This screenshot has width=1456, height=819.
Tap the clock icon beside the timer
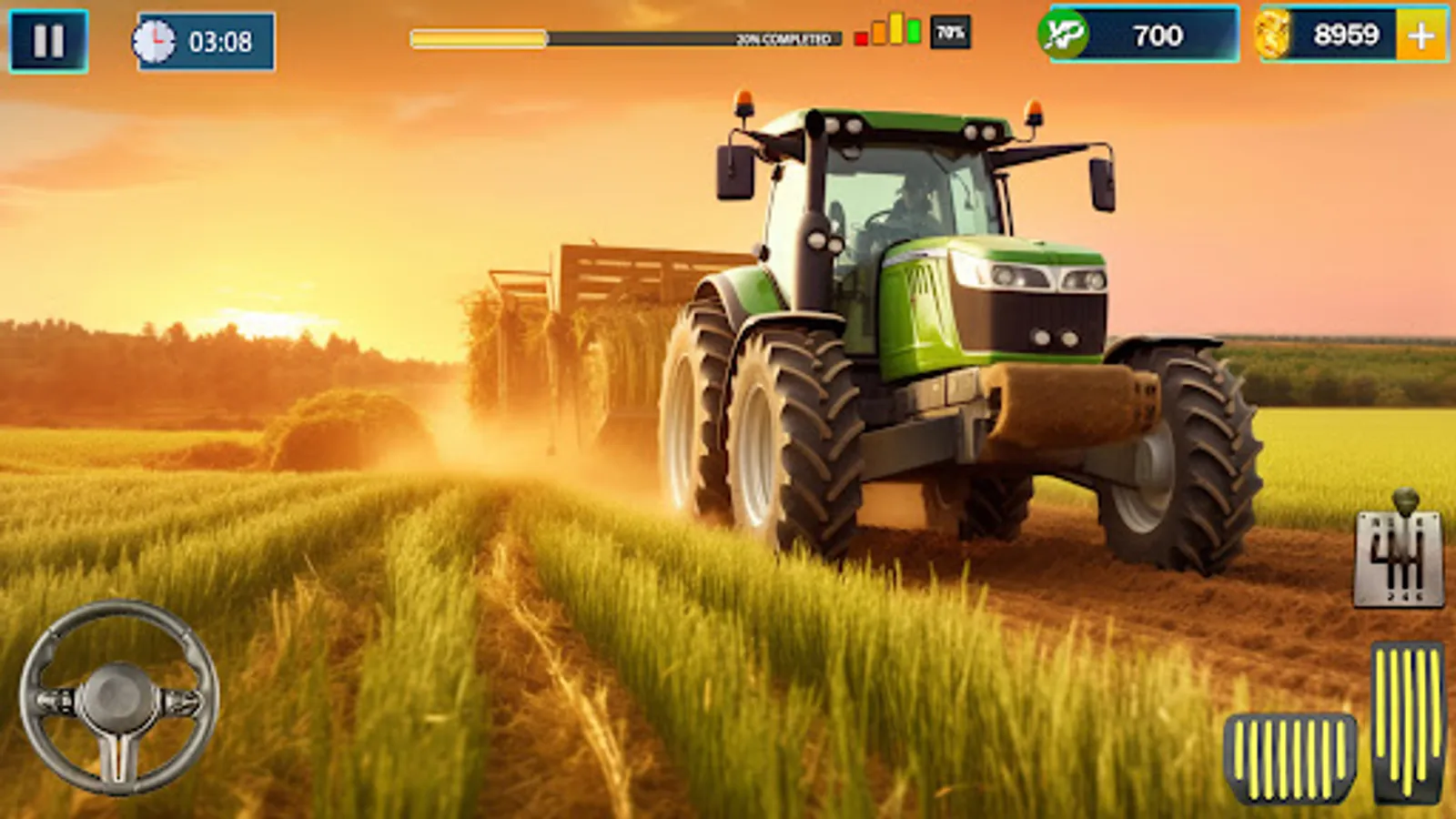click(x=160, y=38)
